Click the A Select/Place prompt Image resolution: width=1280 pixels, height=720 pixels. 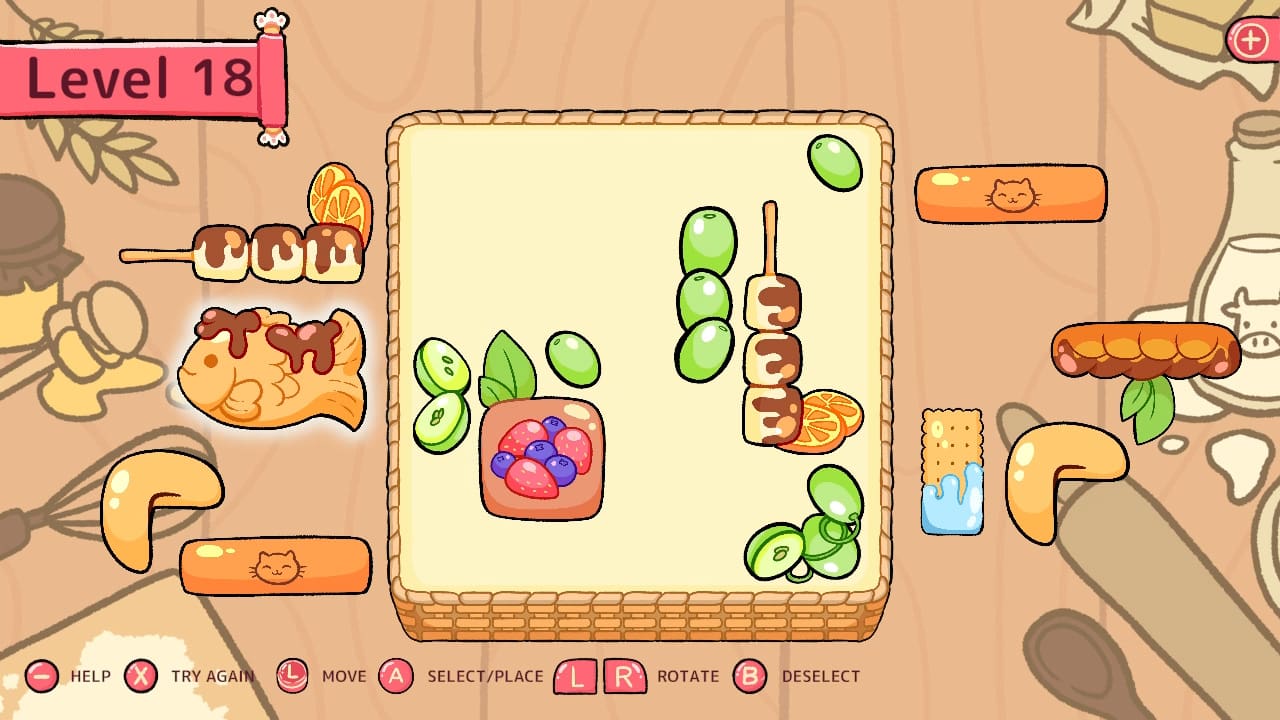(399, 676)
